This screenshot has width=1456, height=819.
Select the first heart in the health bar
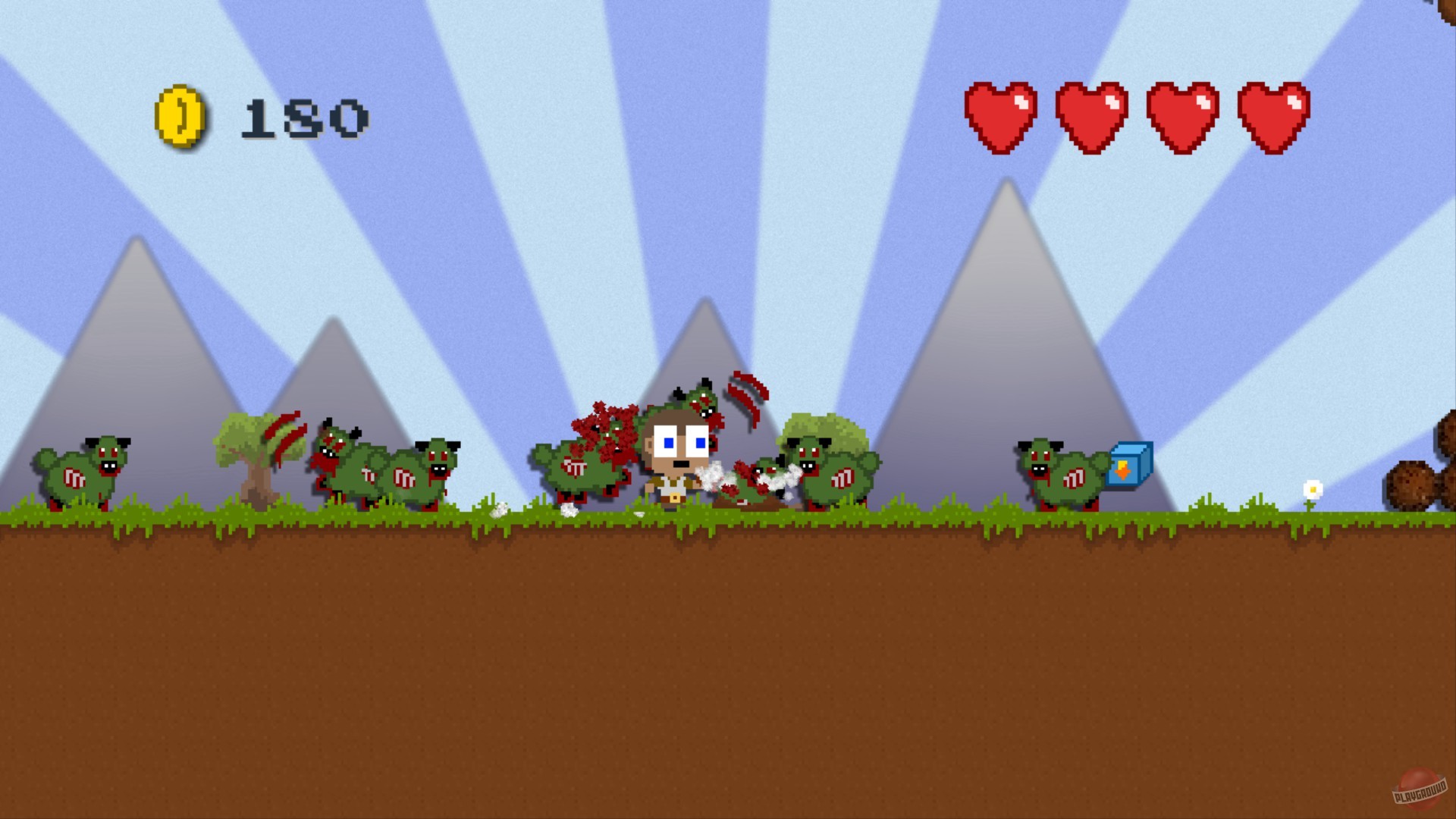tap(1003, 118)
